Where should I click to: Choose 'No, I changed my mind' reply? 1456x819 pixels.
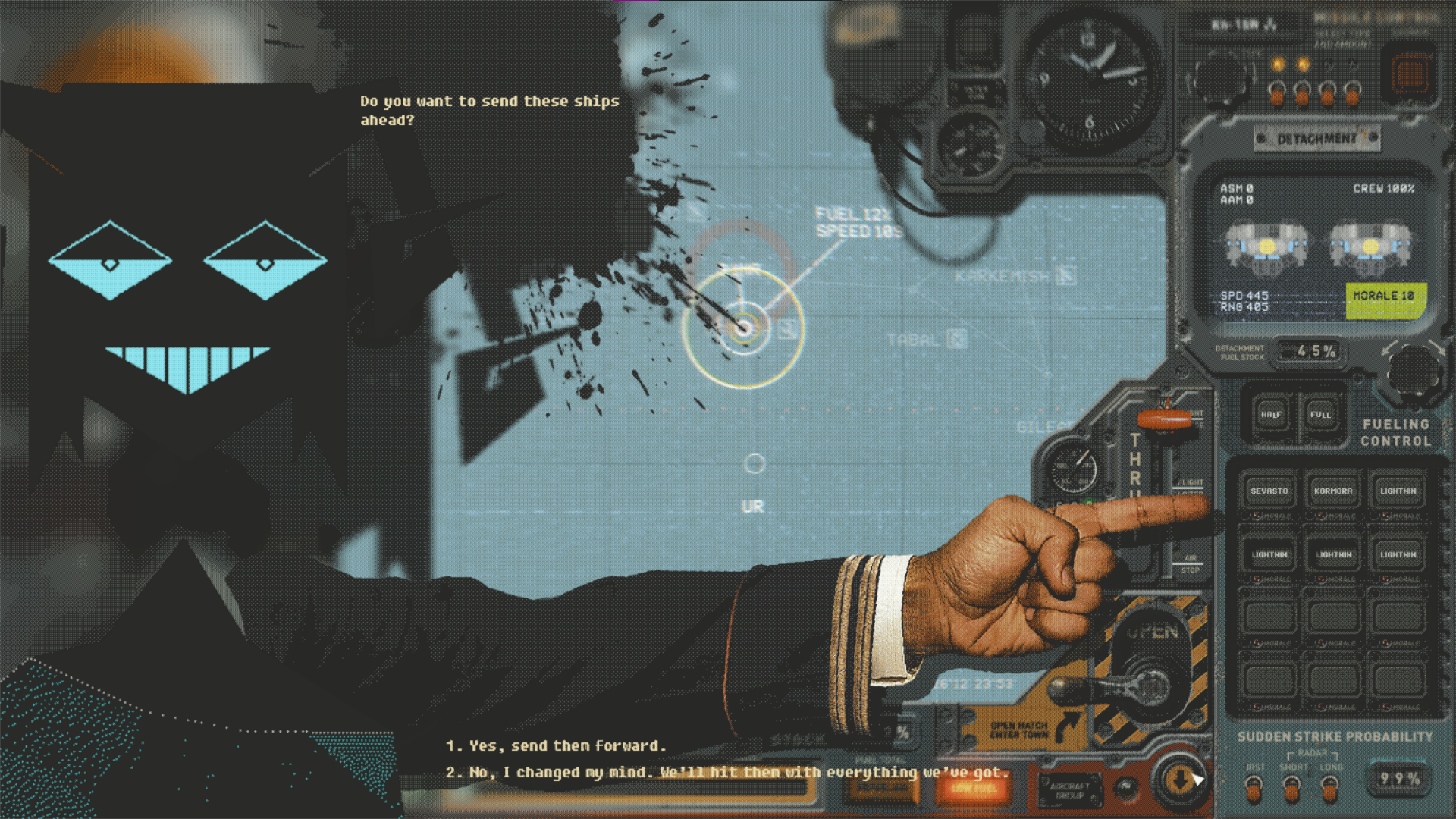[726, 773]
